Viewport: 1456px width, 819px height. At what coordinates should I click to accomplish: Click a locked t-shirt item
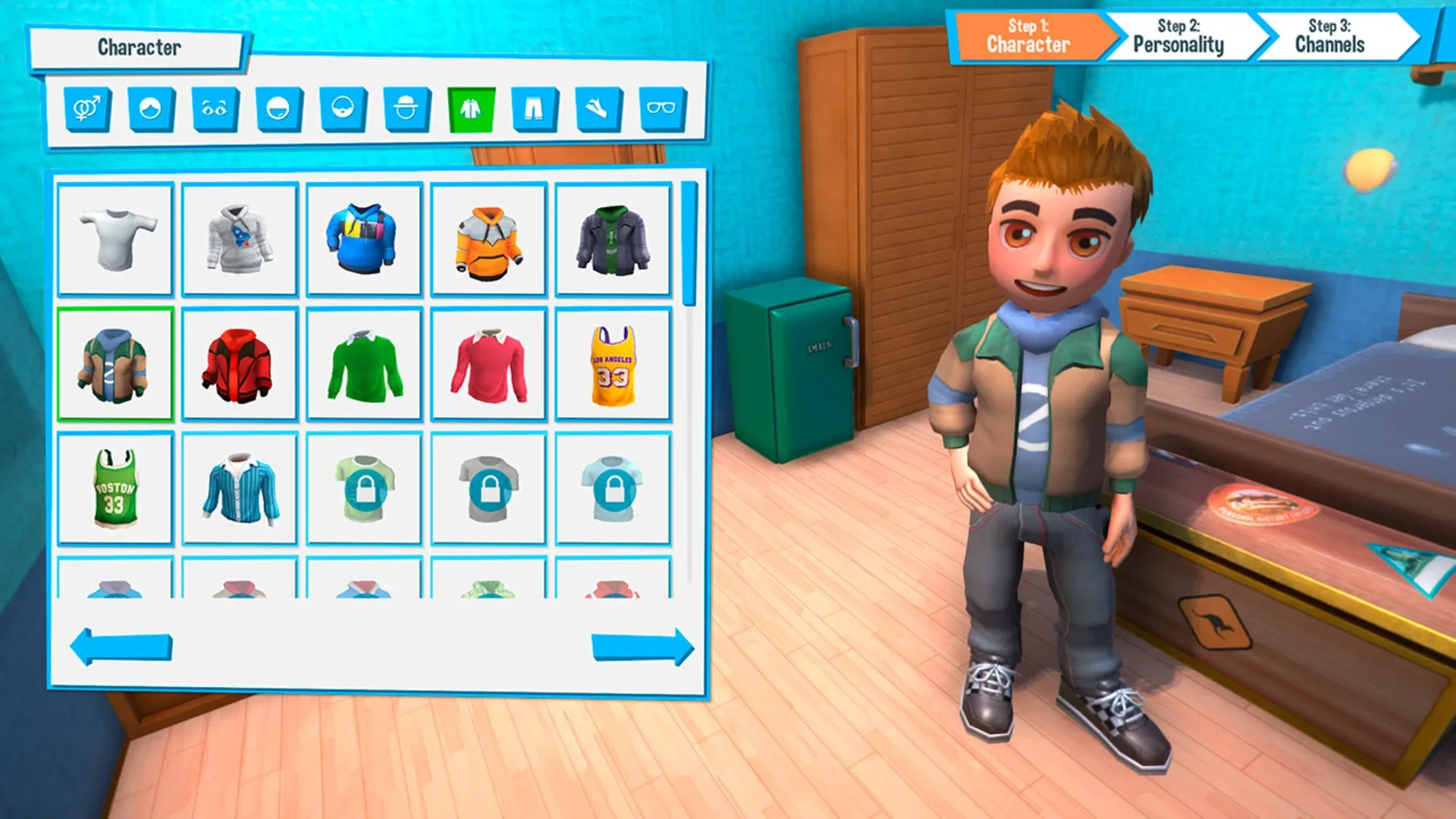[364, 489]
